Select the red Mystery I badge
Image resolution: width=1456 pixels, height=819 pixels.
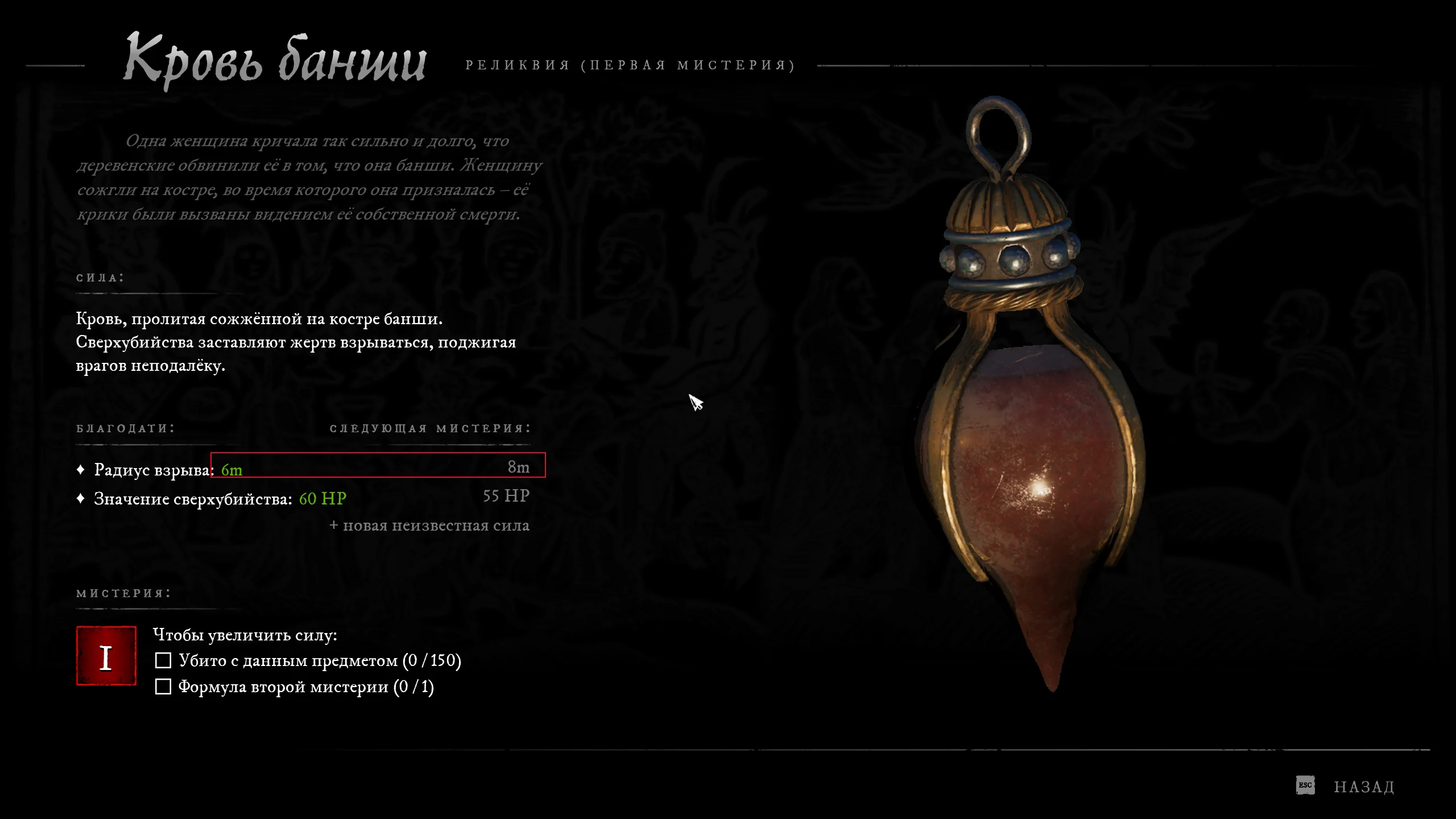point(106,656)
